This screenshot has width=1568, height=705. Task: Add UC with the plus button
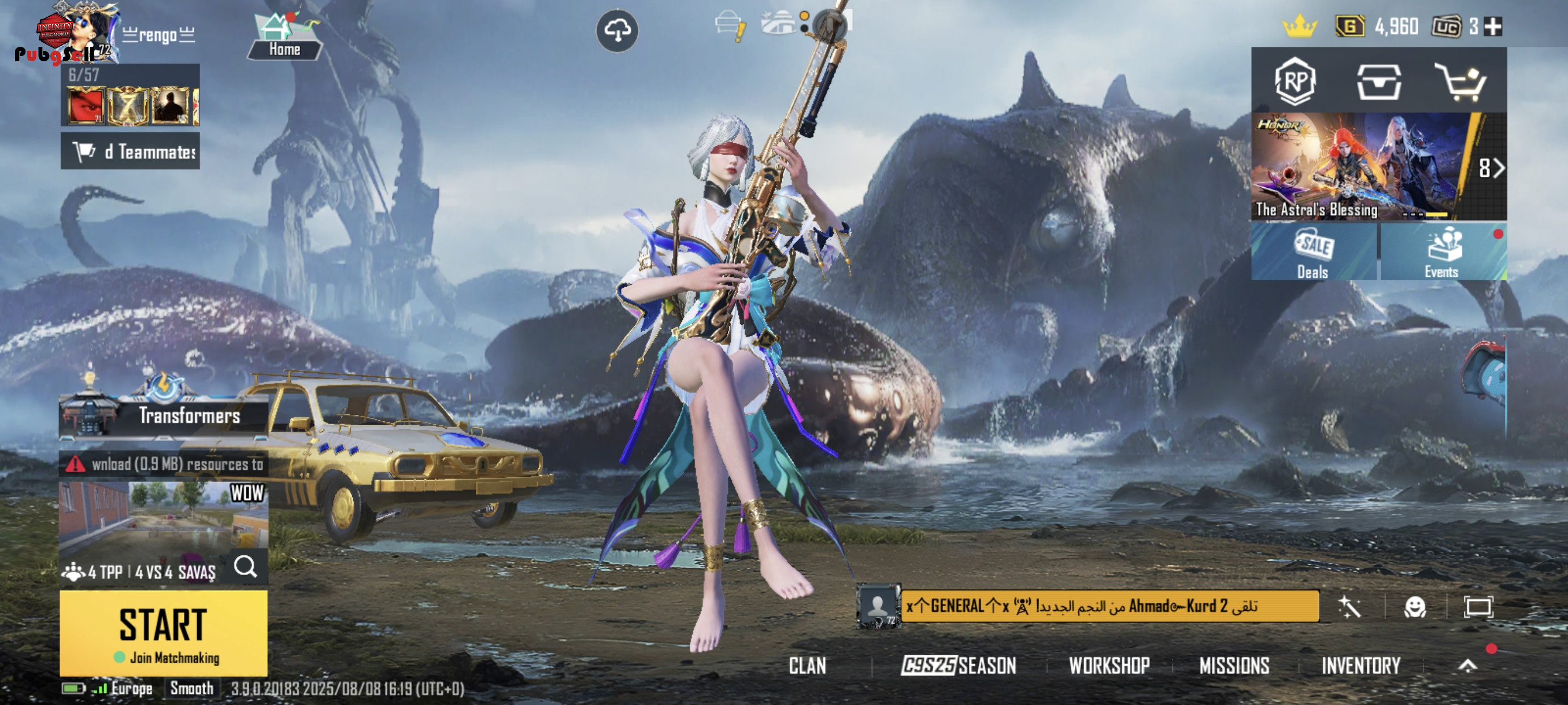(x=1492, y=27)
